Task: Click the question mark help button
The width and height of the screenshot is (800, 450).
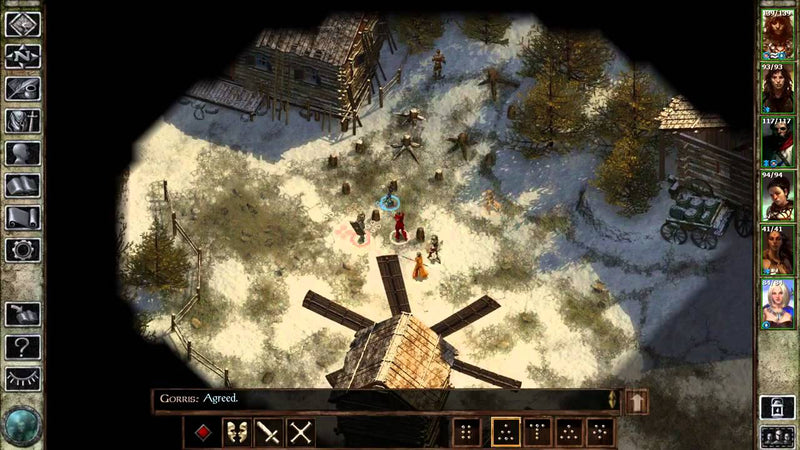Action: pos(23,346)
